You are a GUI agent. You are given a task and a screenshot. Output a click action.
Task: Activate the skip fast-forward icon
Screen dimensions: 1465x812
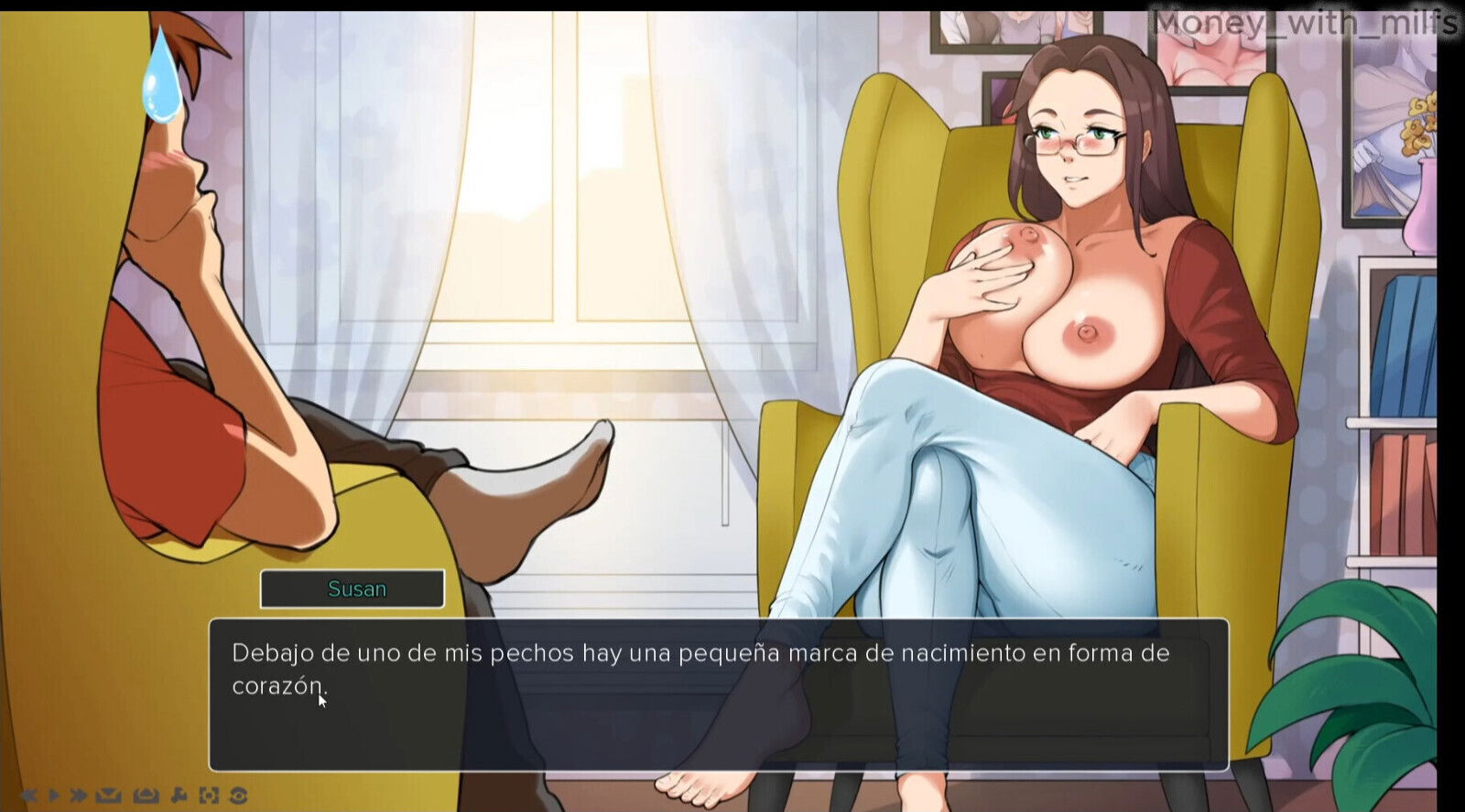point(78,795)
